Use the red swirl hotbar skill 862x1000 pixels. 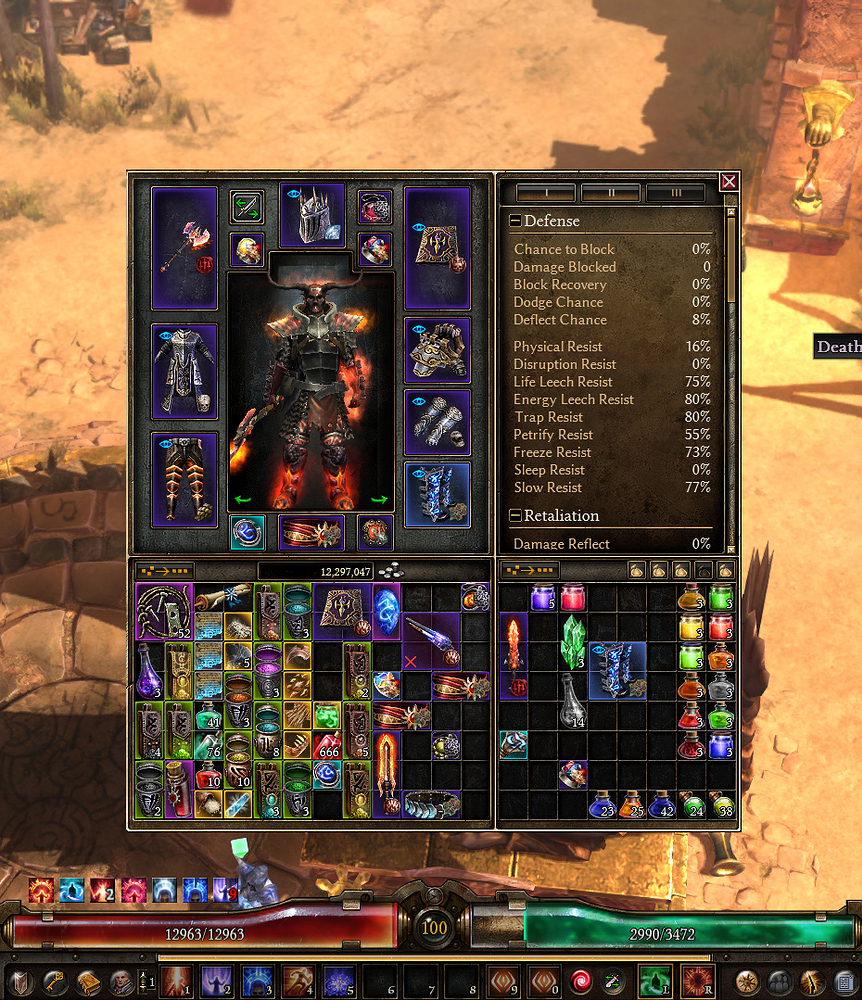click(x=579, y=981)
